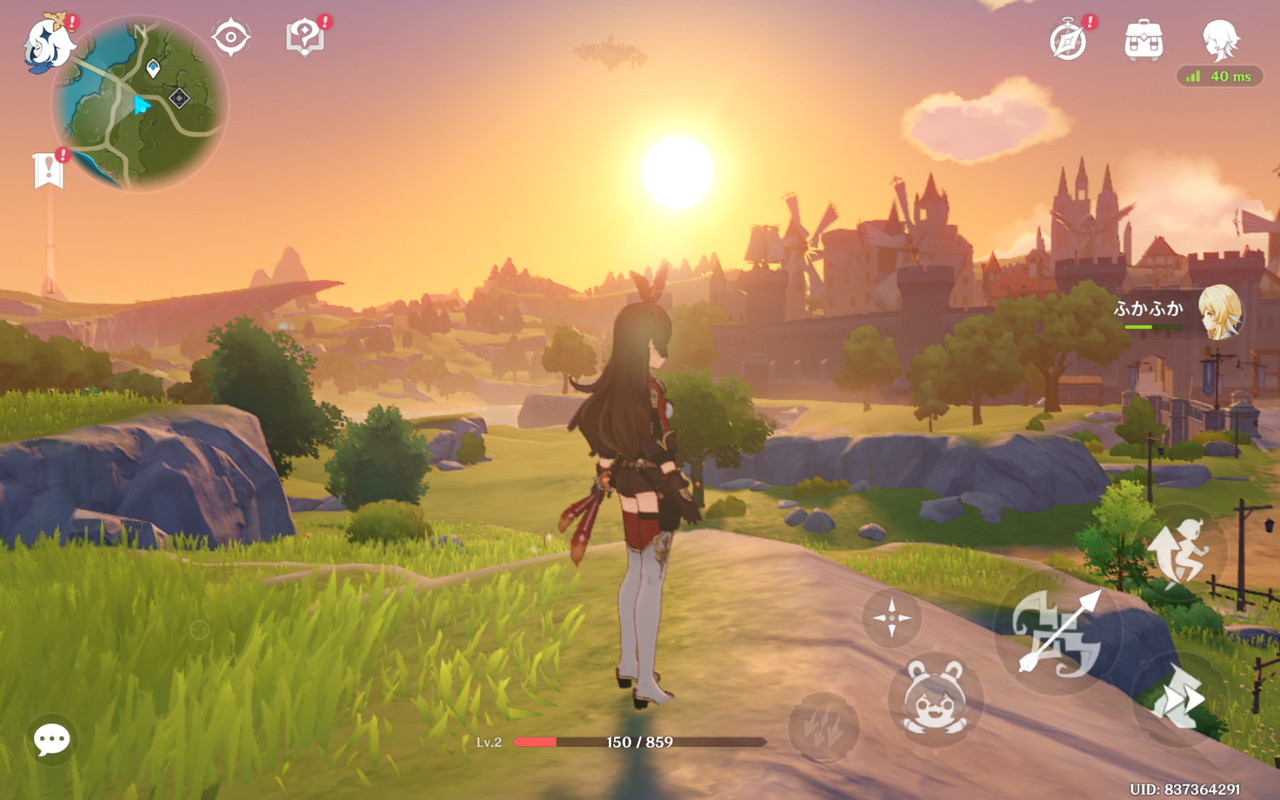
Task: Use Amber's Baron Bunny skill
Action: pyautogui.click(x=935, y=699)
